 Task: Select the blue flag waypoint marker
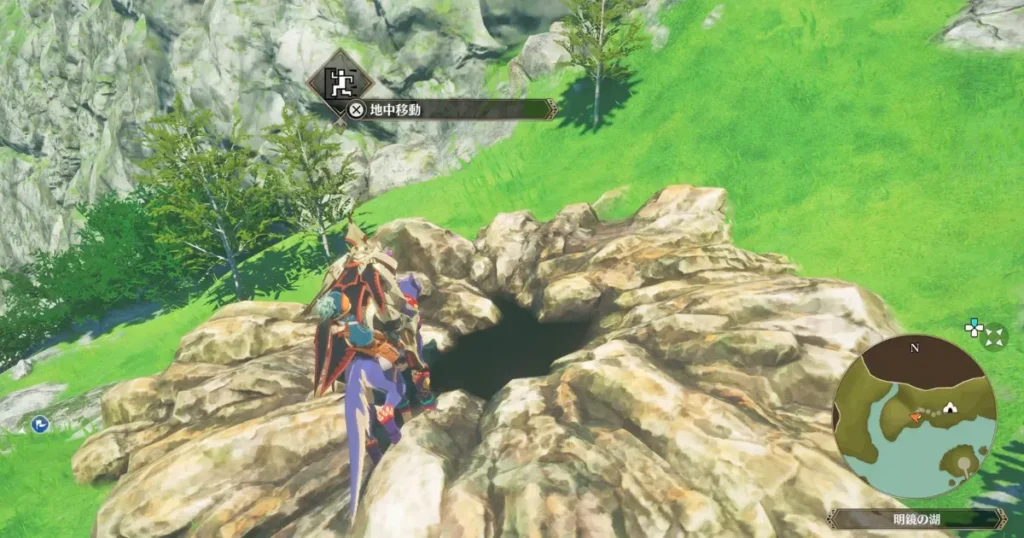tap(40, 425)
